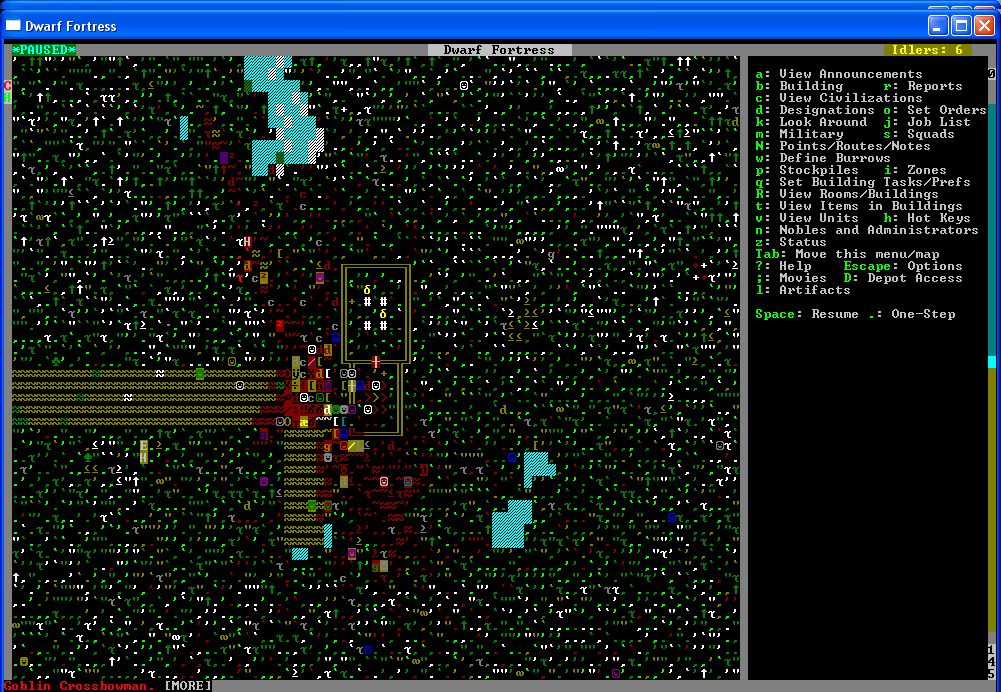This screenshot has height=692, width=1001.
Task: Select the Zones option
Action: (926, 170)
